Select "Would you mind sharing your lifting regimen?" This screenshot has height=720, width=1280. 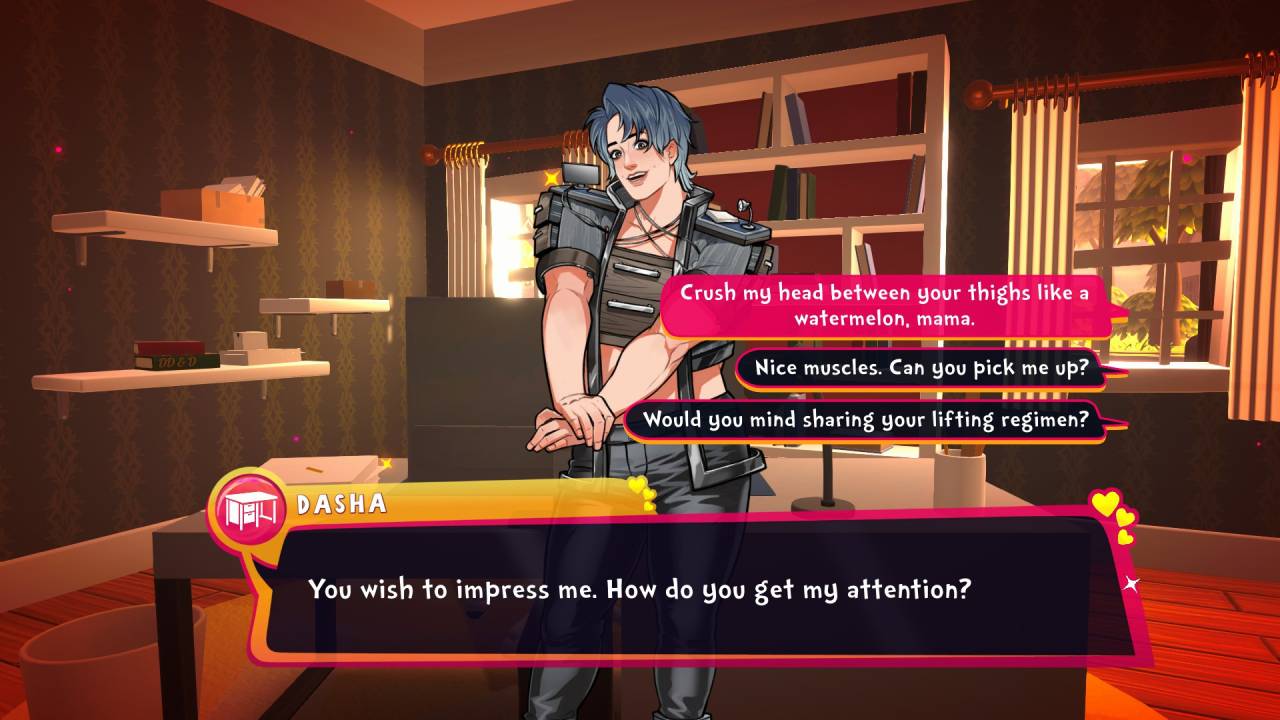pos(865,420)
